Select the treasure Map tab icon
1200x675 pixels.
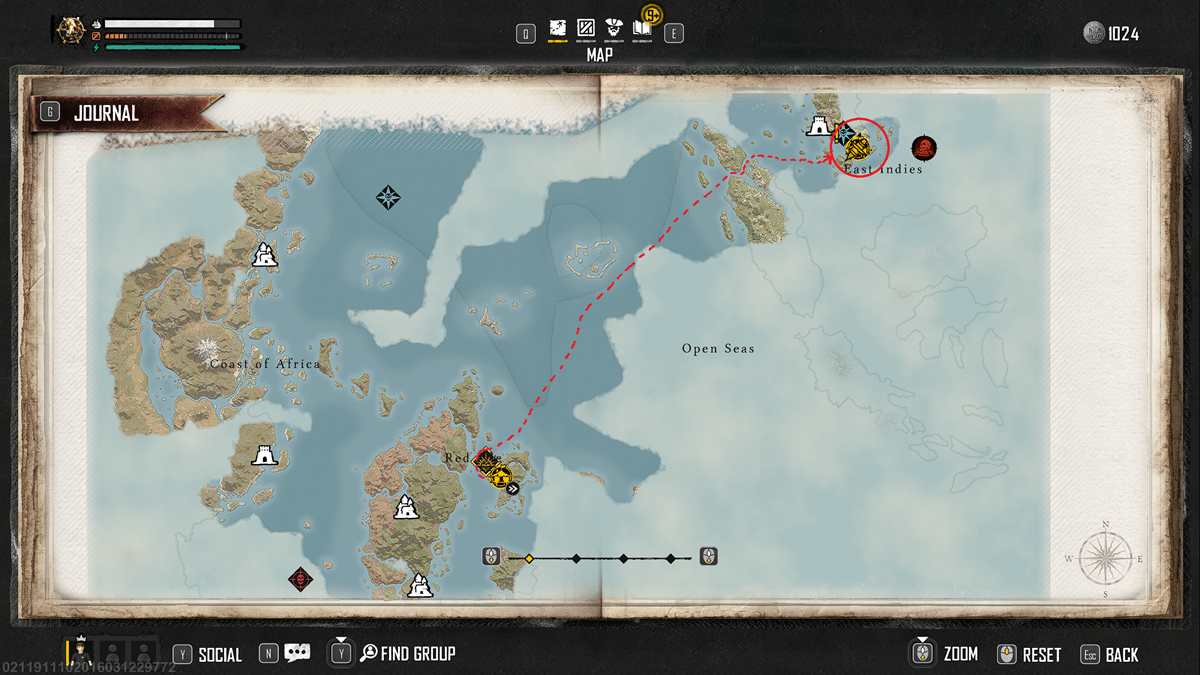pyautogui.click(x=558, y=28)
